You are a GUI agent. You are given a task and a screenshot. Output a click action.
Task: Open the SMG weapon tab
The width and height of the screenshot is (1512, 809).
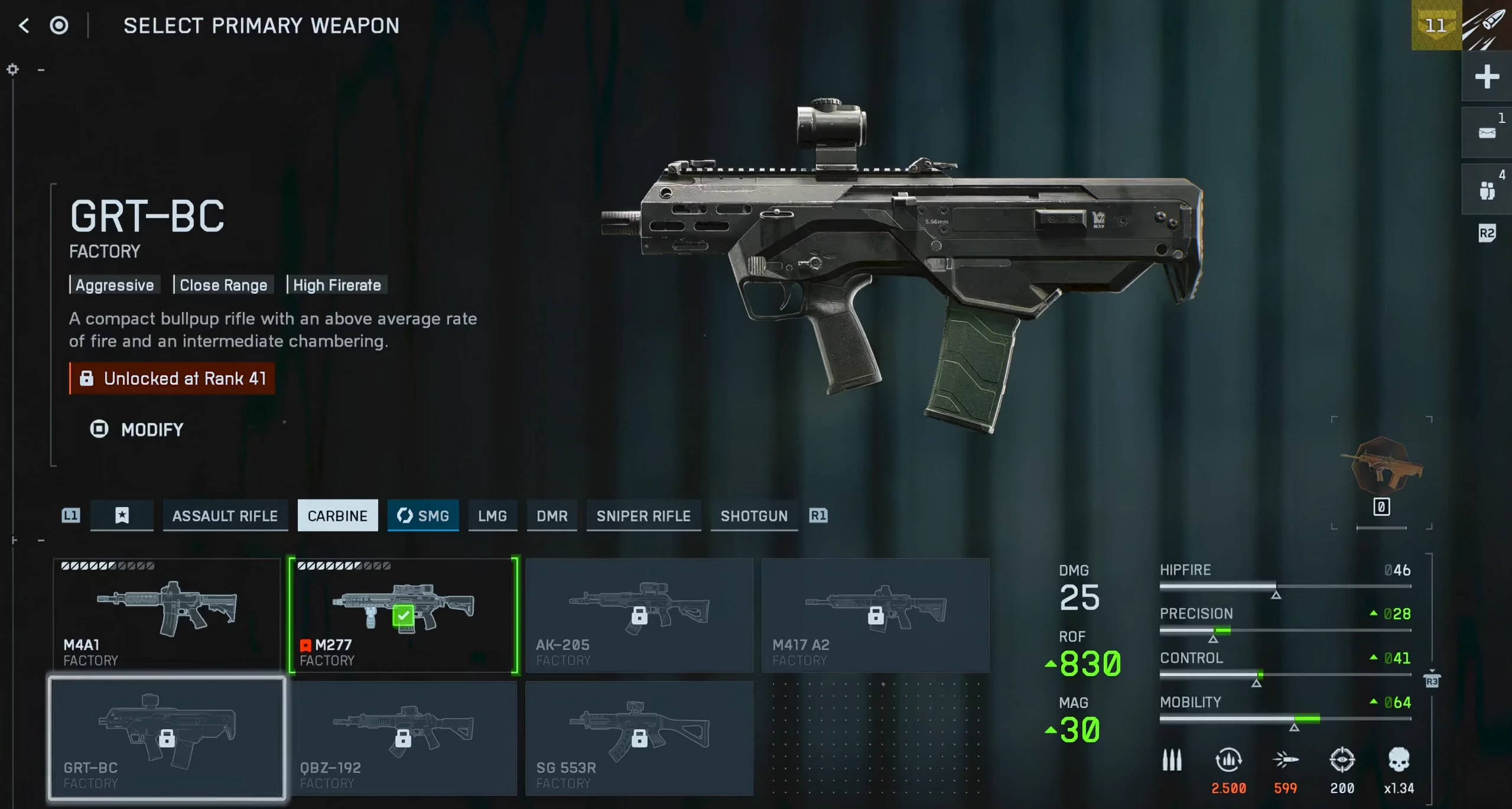point(423,516)
